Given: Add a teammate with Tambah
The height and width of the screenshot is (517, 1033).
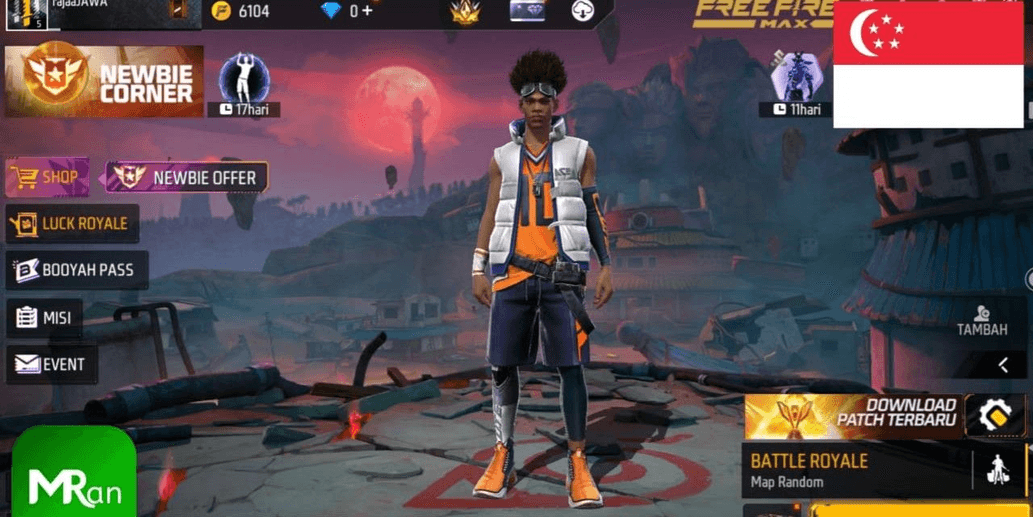Looking at the screenshot, I should pos(981,320).
